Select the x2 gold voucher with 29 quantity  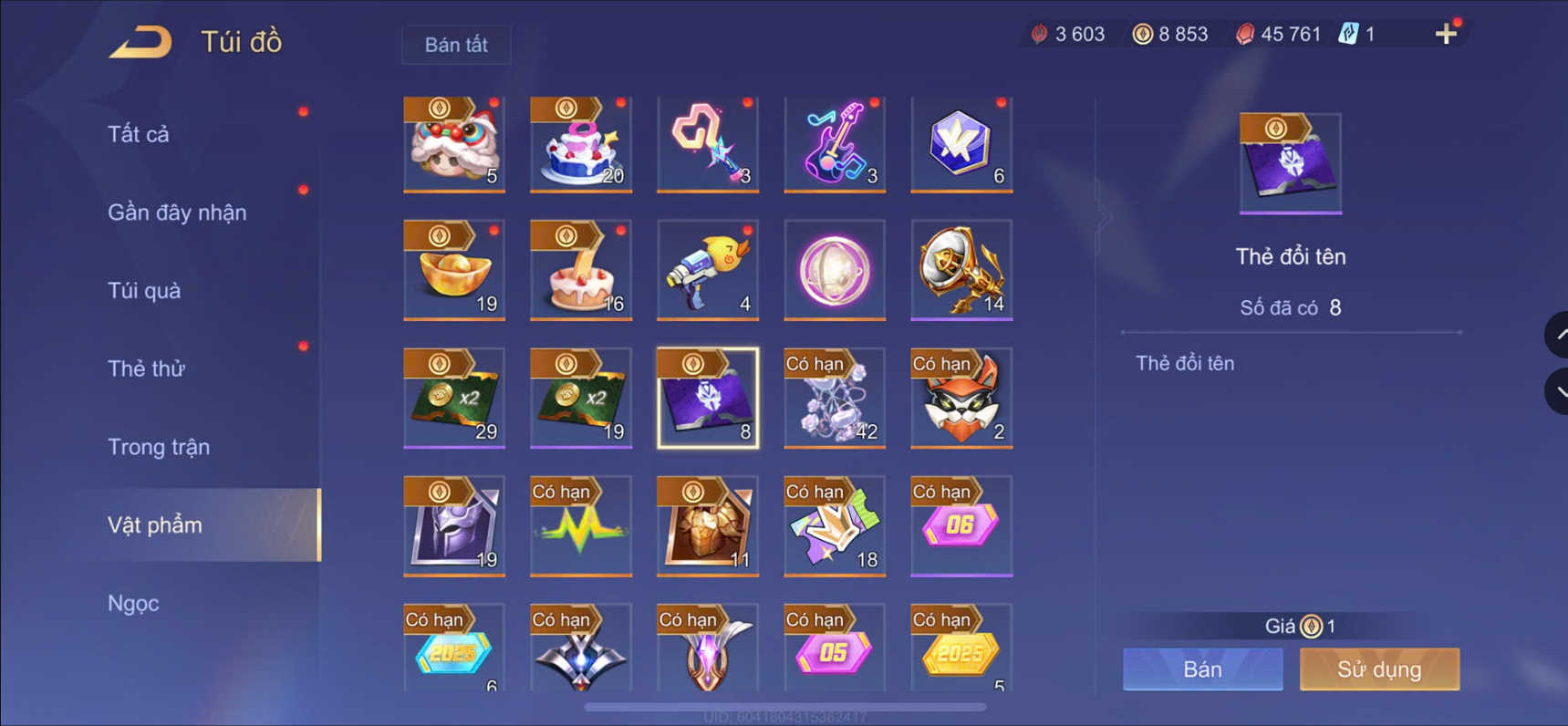point(453,399)
